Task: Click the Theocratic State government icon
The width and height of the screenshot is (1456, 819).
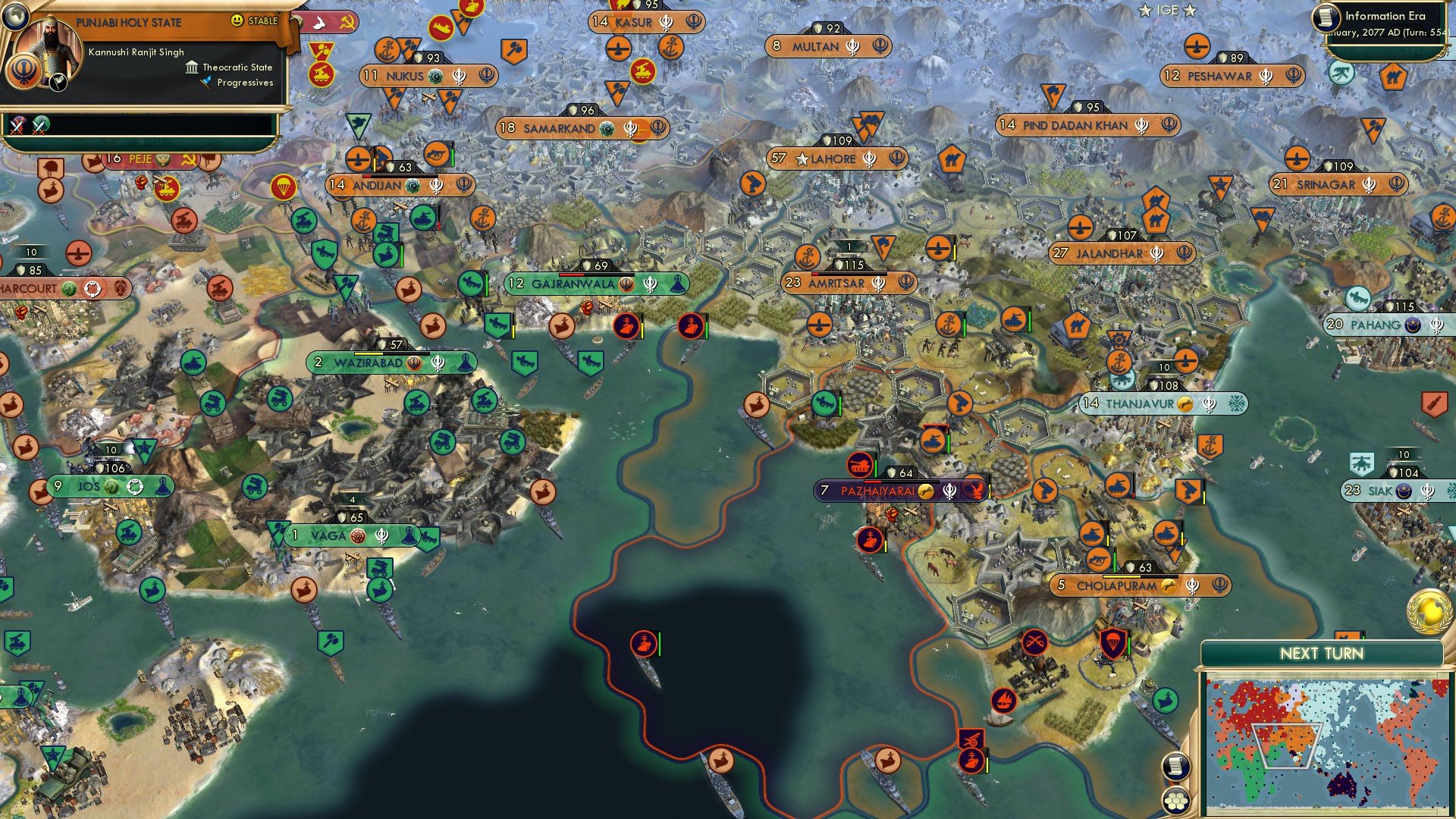Action: pyautogui.click(x=191, y=67)
